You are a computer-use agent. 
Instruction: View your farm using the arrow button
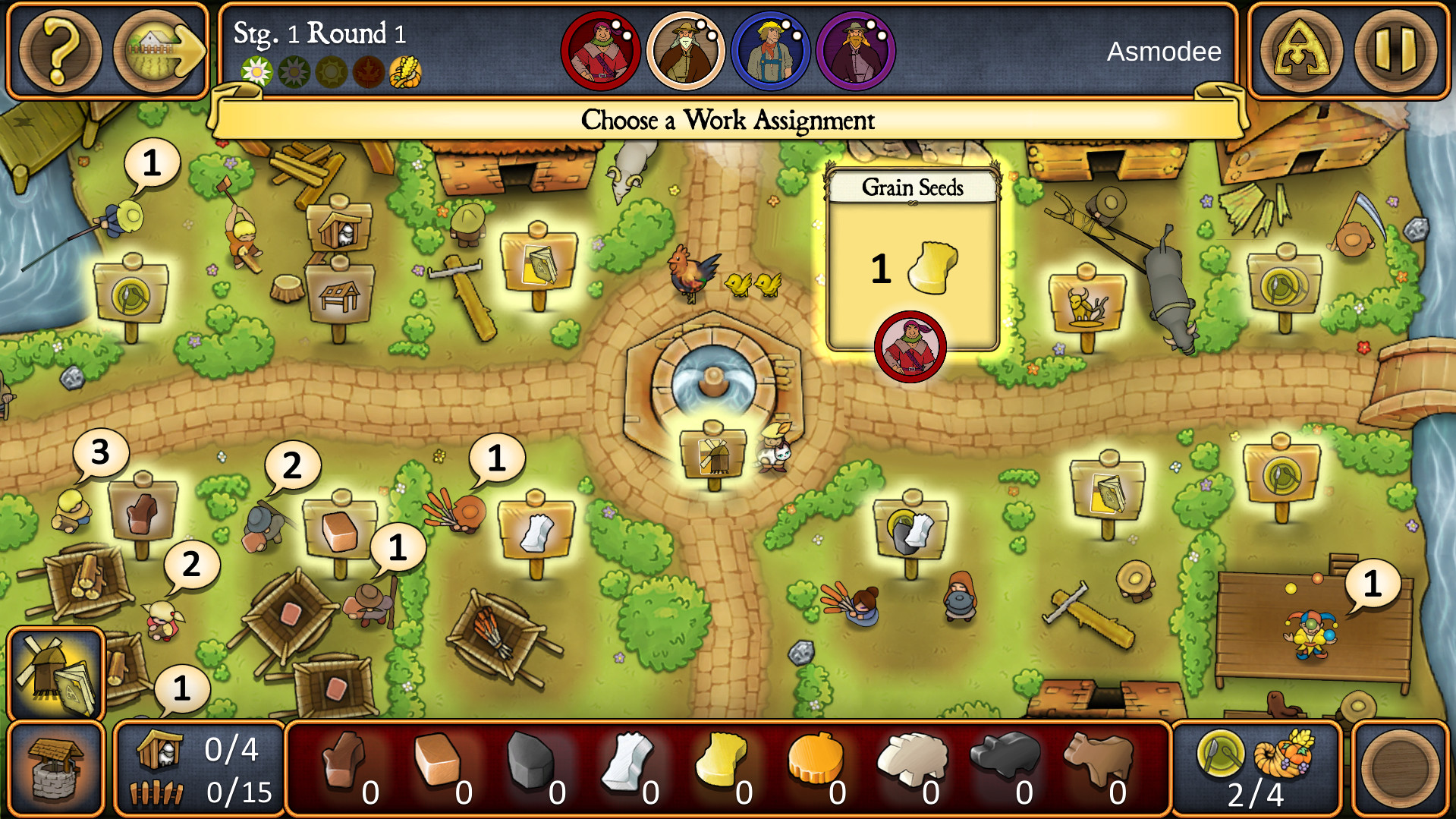pos(150,50)
